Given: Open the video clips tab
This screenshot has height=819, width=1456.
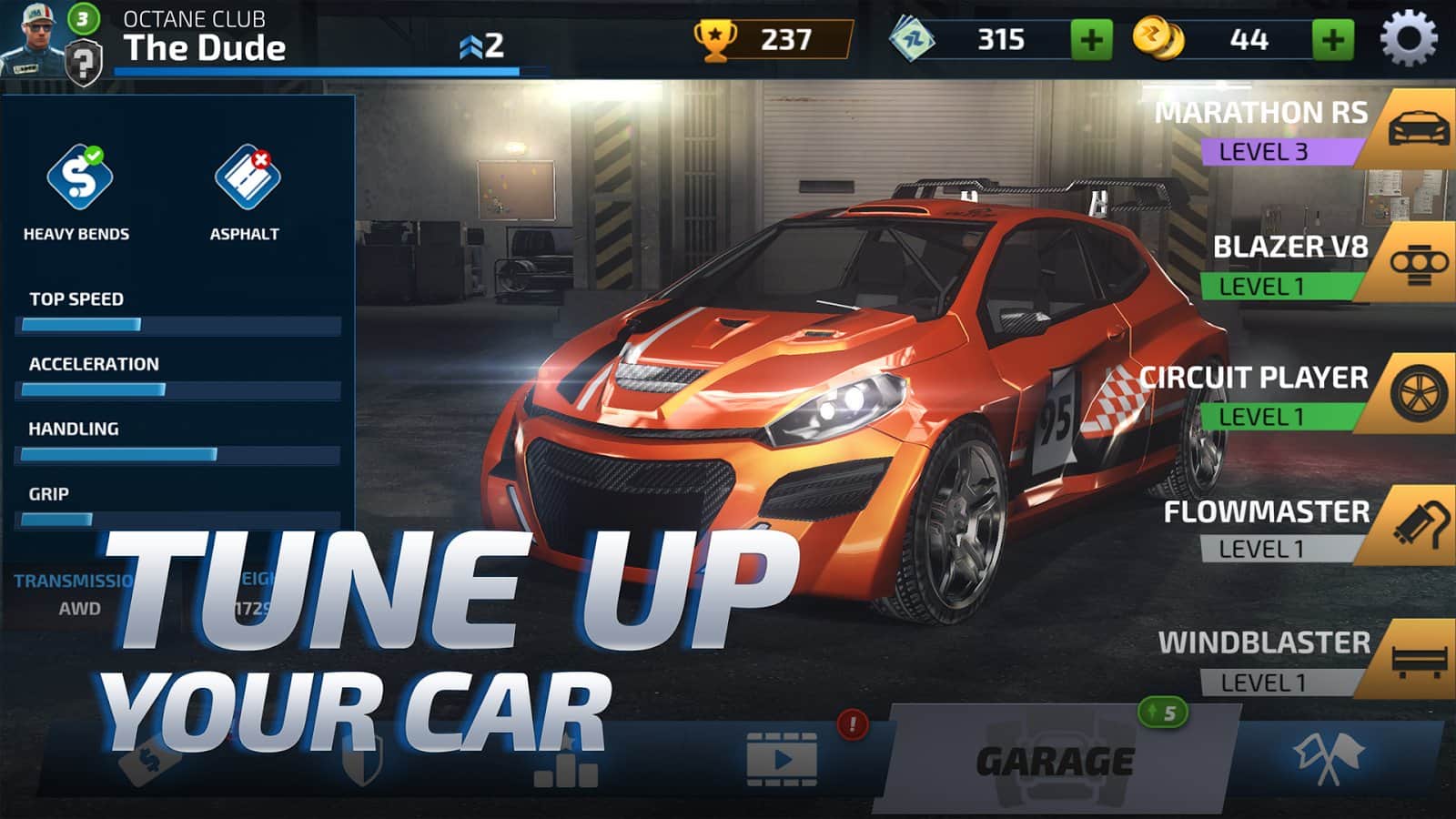Looking at the screenshot, I should point(781,759).
